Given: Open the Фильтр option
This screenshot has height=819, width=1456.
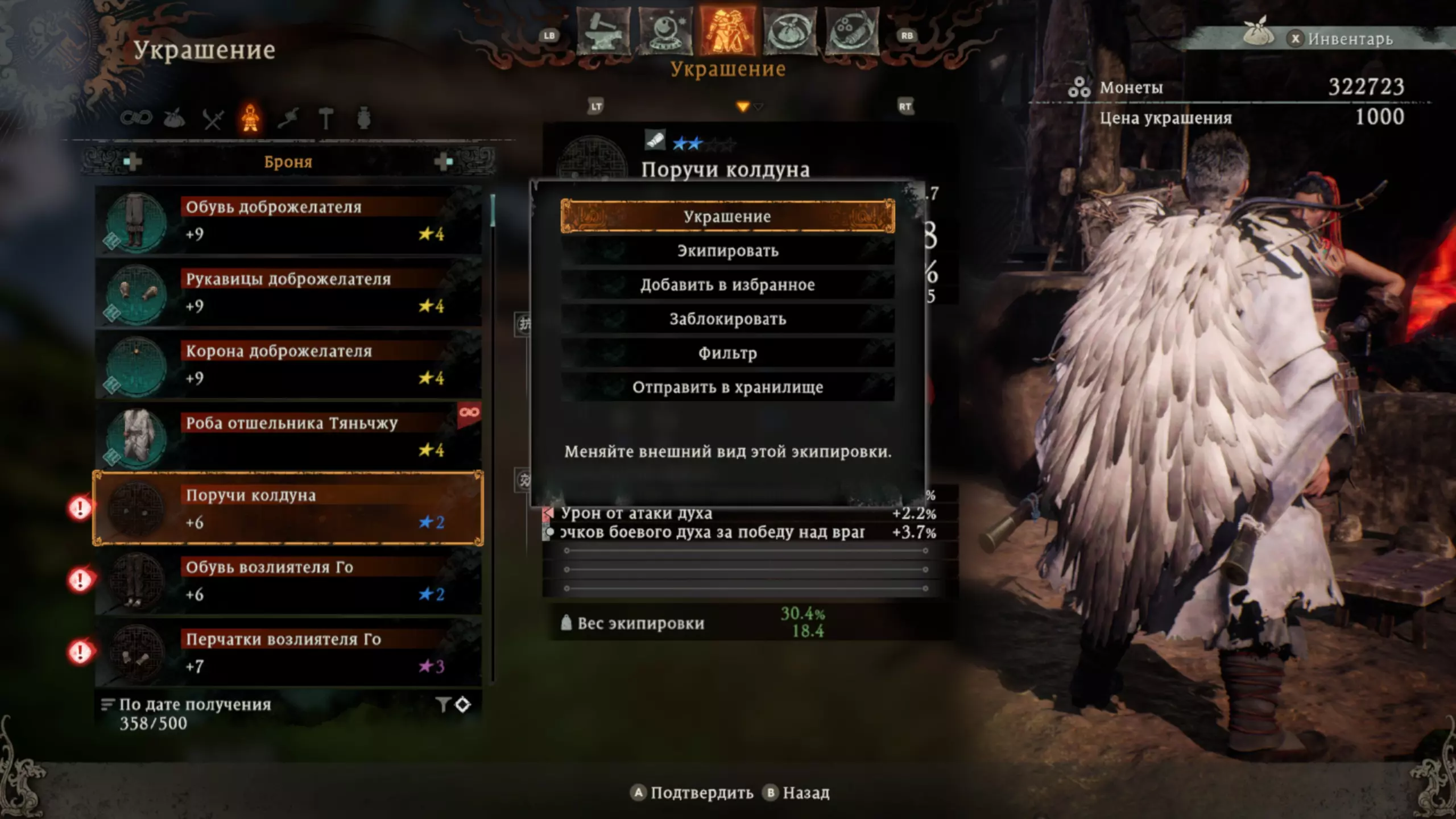Looking at the screenshot, I should click(727, 353).
